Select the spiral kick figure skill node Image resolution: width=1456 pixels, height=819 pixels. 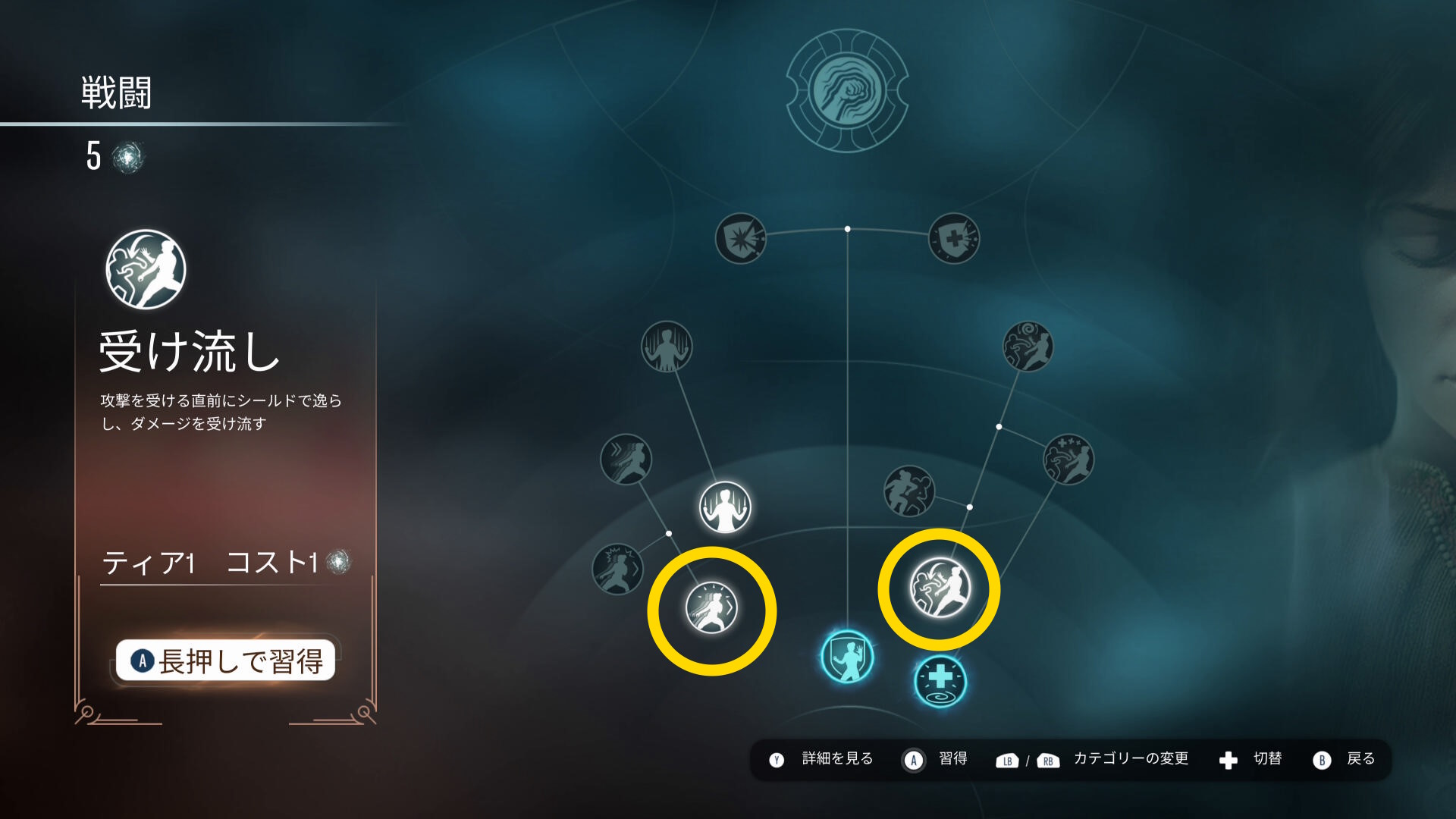tap(1028, 347)
